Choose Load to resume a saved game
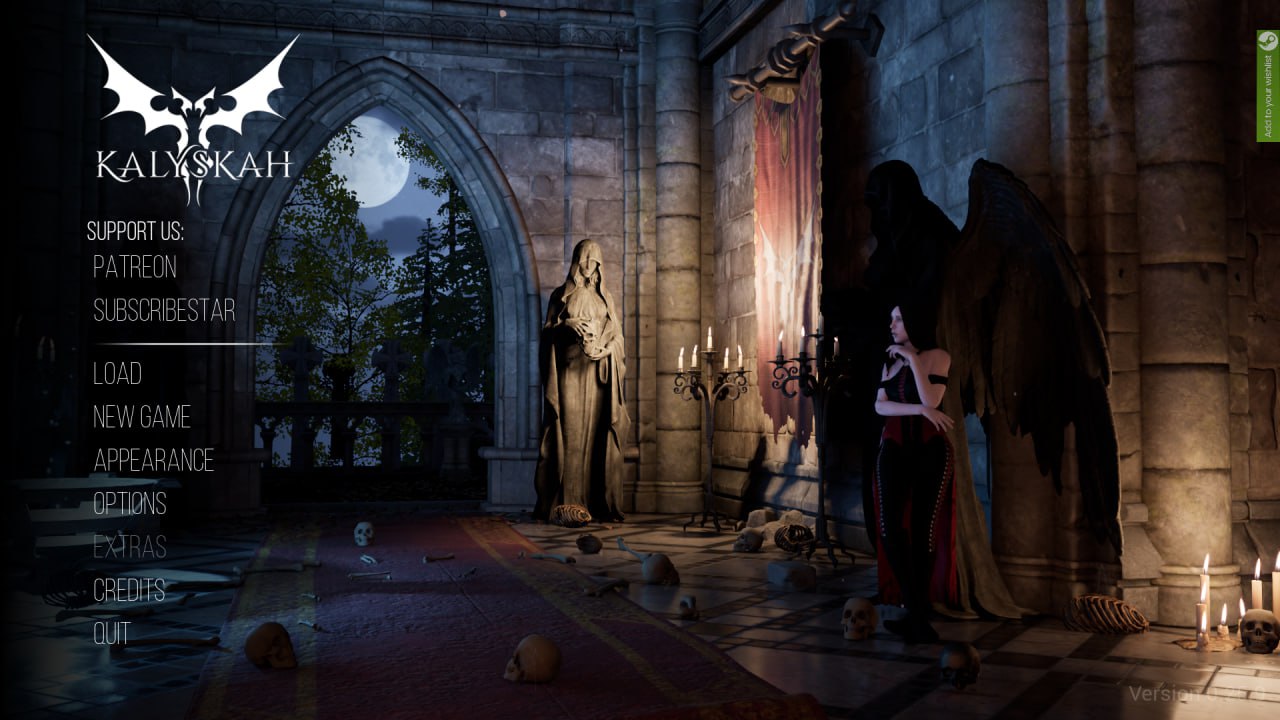The height and width of the screenshot is (720, 1280). coord(116,374)
